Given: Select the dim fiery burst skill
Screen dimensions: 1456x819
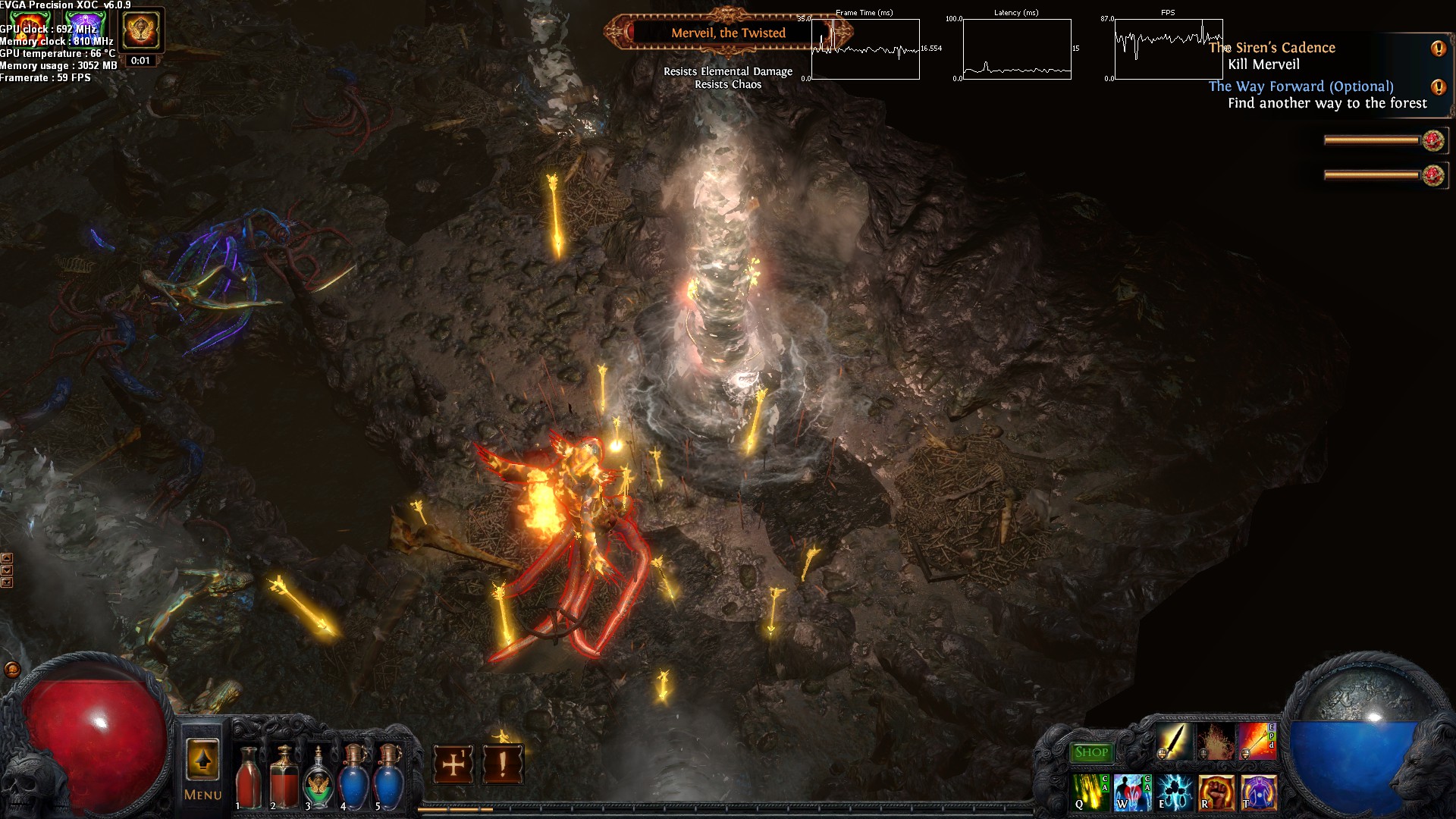Looking at the screenshot, I should pos(1215,742).
